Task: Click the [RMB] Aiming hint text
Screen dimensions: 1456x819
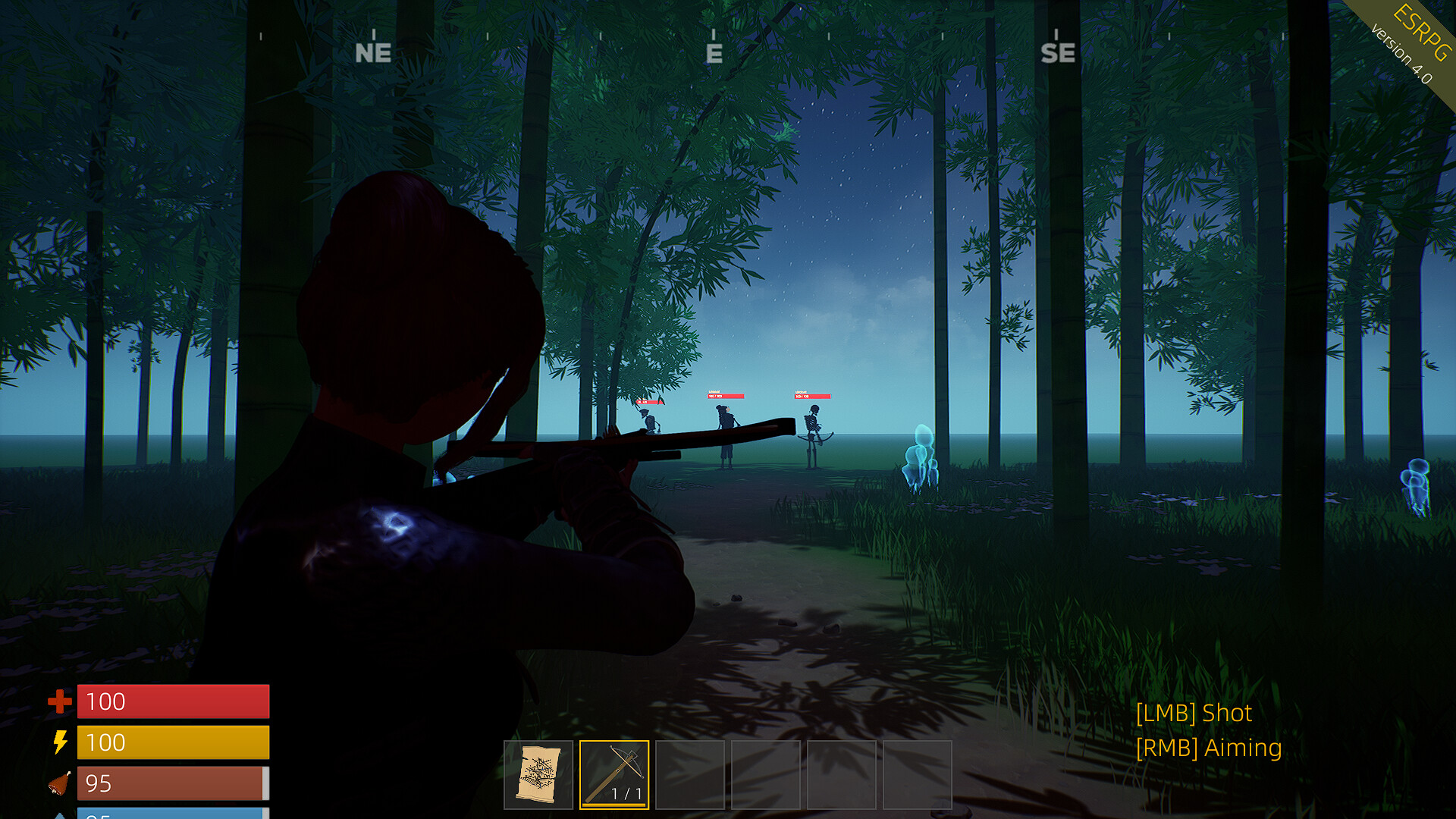Action: (x=1209, y=748)
